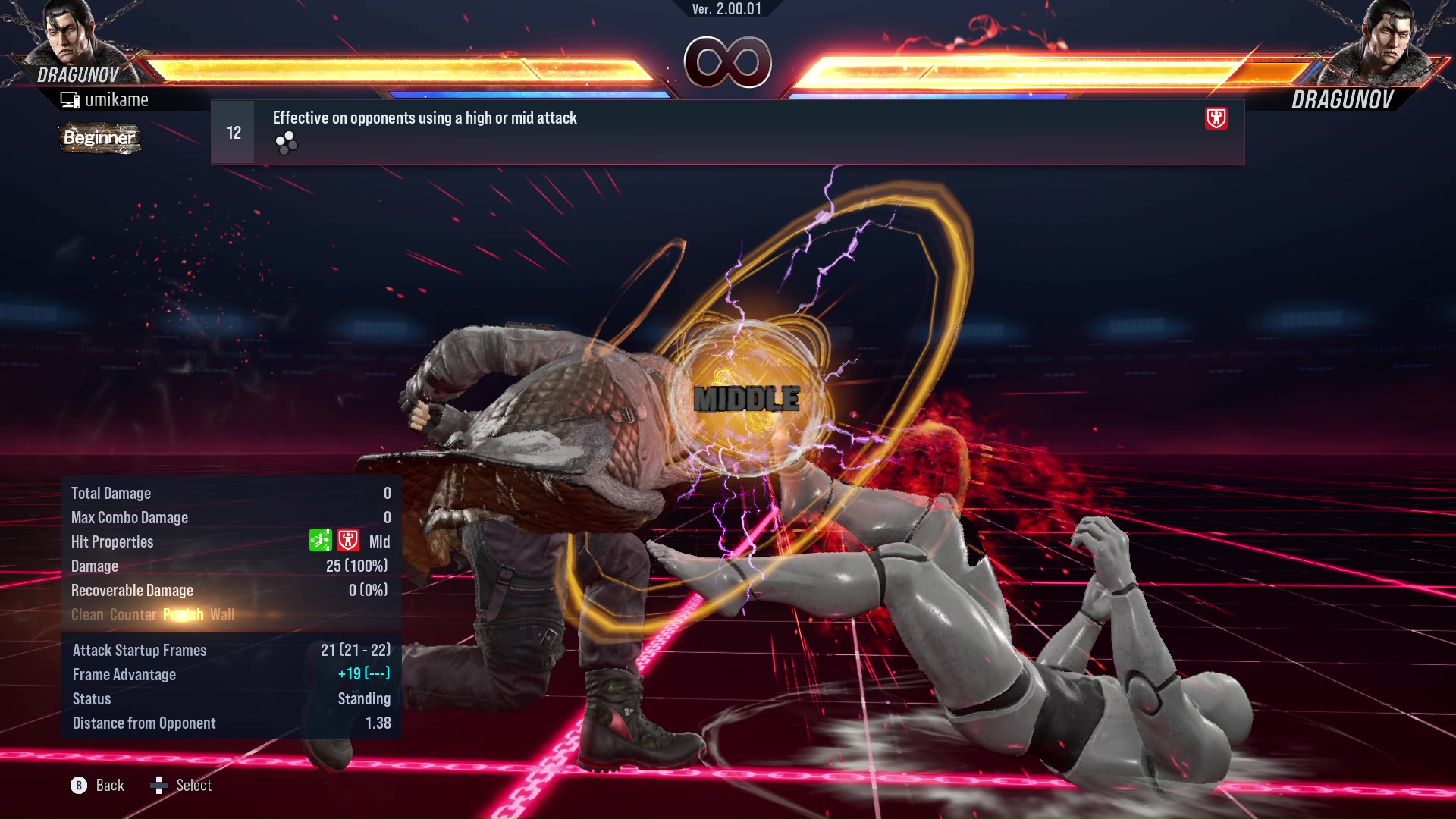This screenshot has height=819, width=1456.
Task: Click the infinity round-count symbol between health bars
Action: [727, 63]
